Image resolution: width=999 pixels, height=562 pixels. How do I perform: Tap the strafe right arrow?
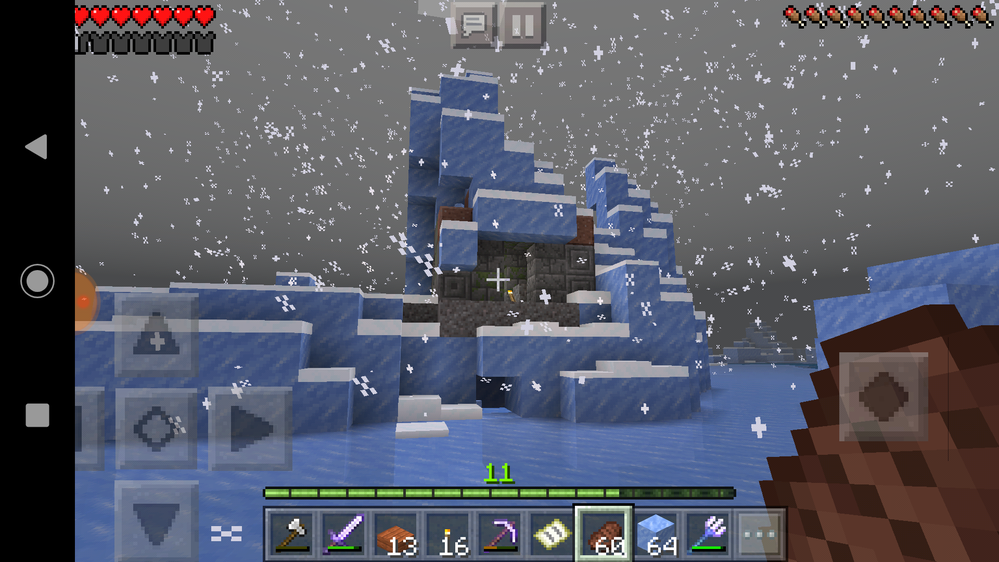[x=249, y=429]
